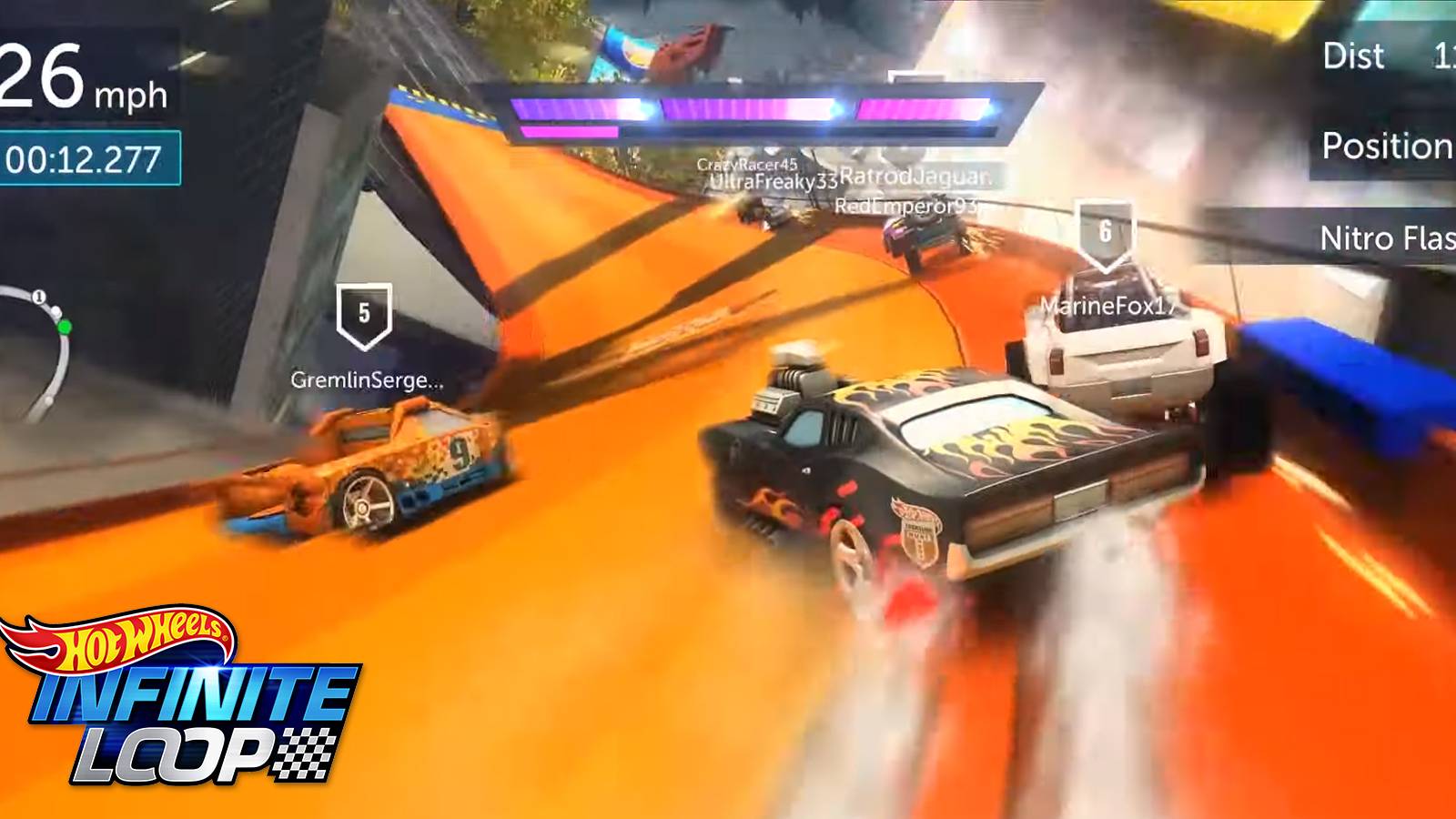Image resolution: width=1456 pixels, height=819 pixels.
Task: Open the RatrodJaguar player tag
Action: [915, 178]
